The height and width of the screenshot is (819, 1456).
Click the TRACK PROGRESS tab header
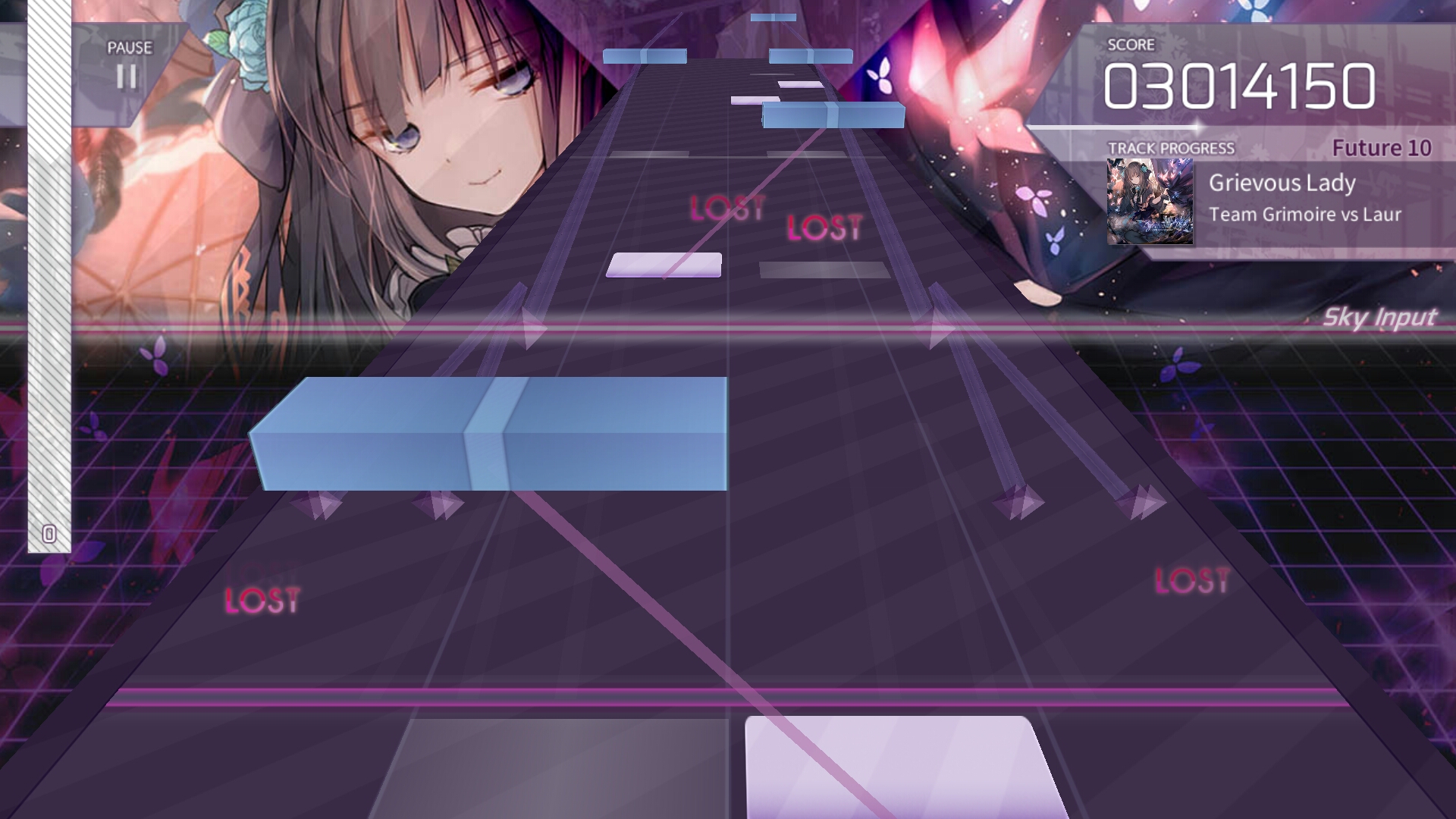click(1173, 148)
